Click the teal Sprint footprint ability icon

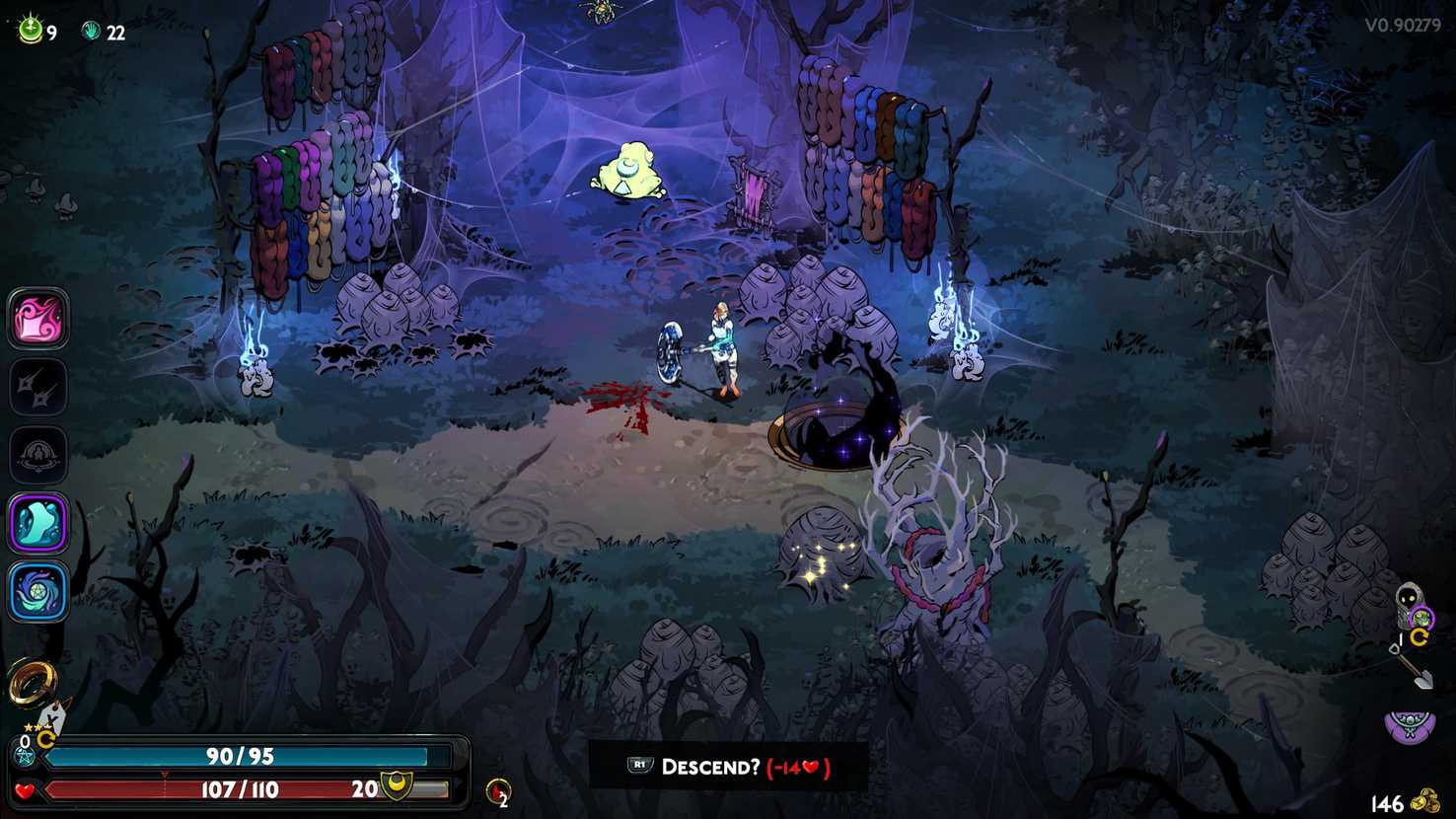[37, 524]
